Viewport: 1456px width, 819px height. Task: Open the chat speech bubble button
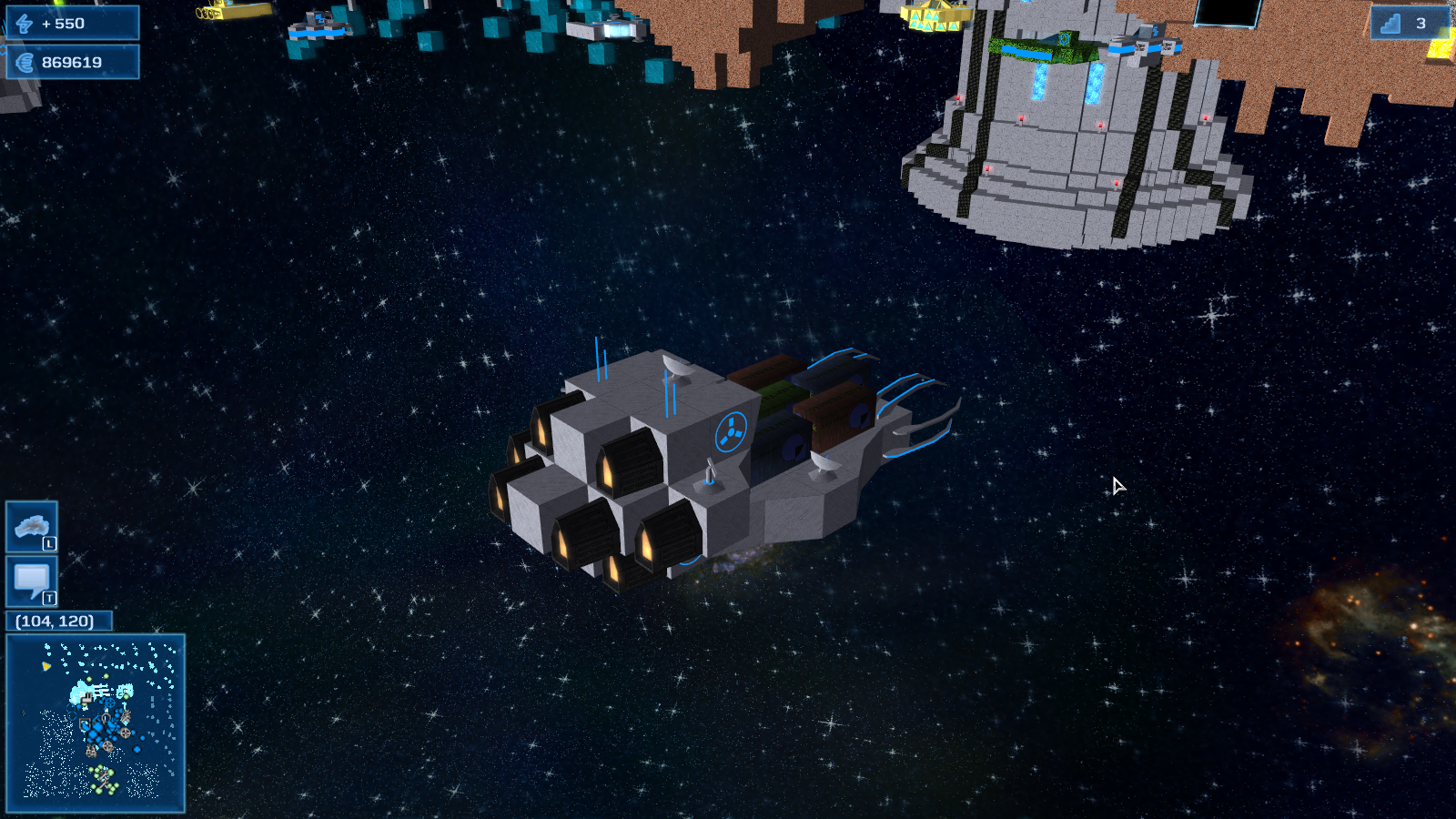pos(32,581)
